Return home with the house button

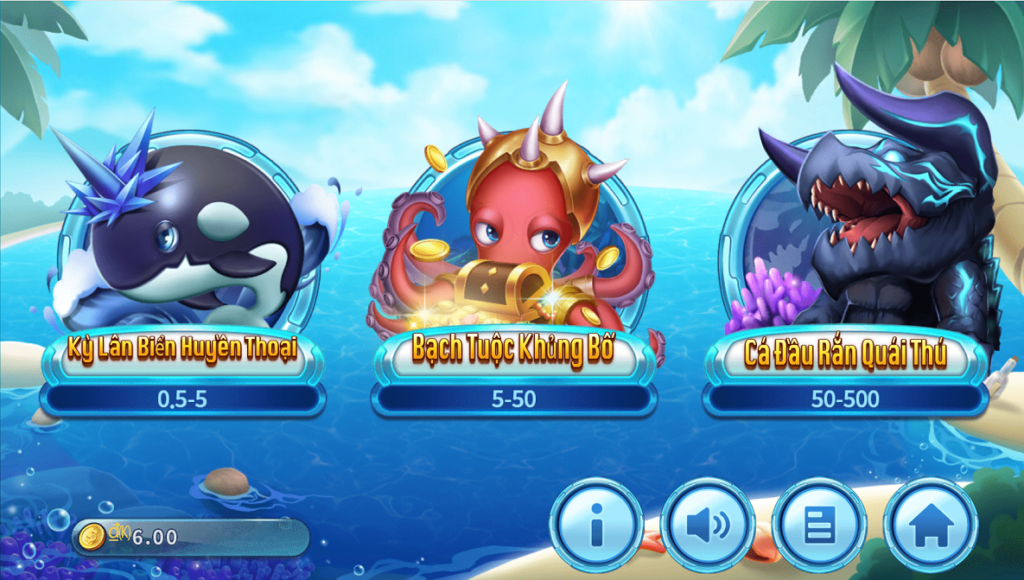pos(930,525)
